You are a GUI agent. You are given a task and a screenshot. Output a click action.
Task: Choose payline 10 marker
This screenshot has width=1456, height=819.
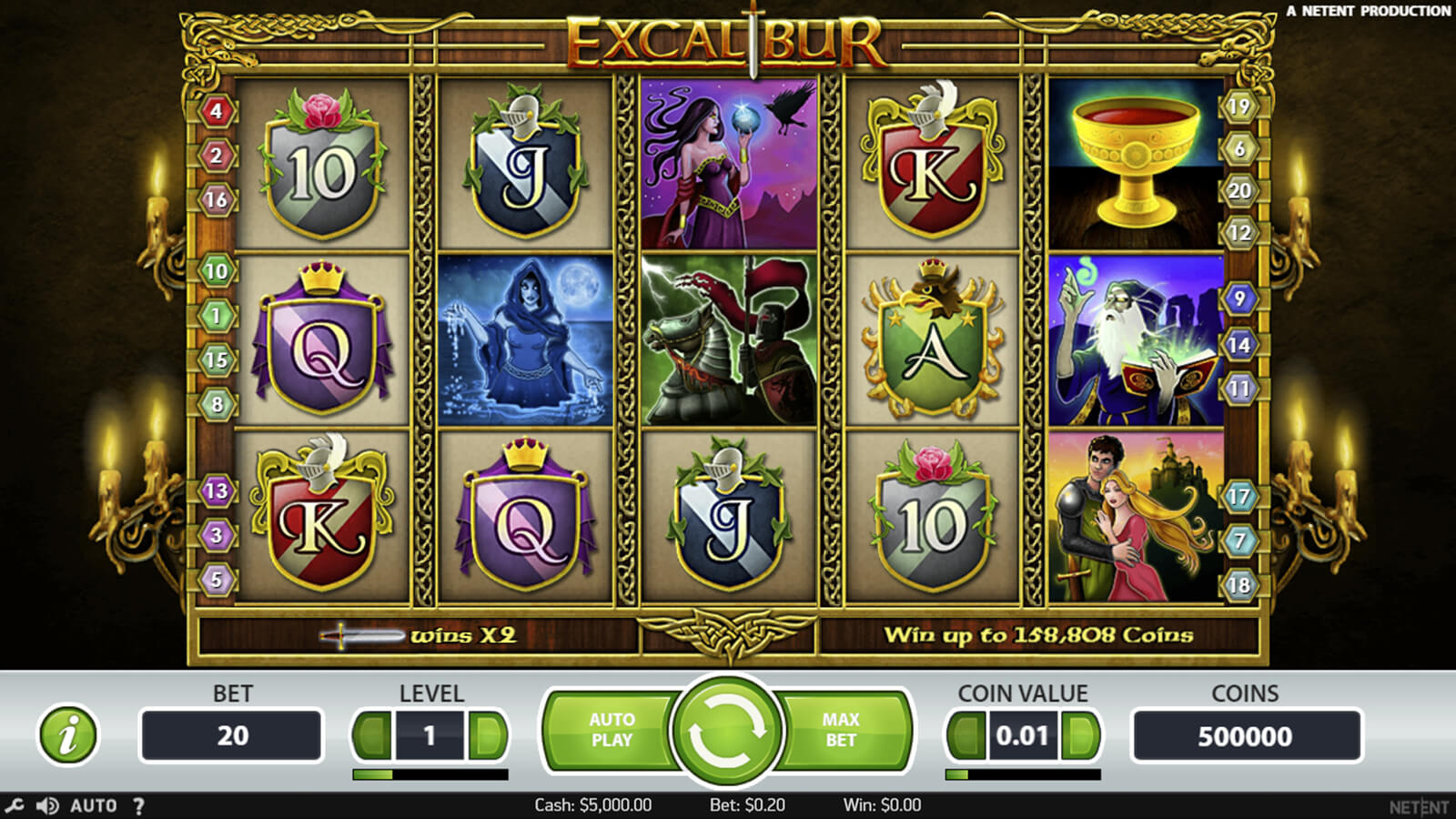tap(216, 271)
